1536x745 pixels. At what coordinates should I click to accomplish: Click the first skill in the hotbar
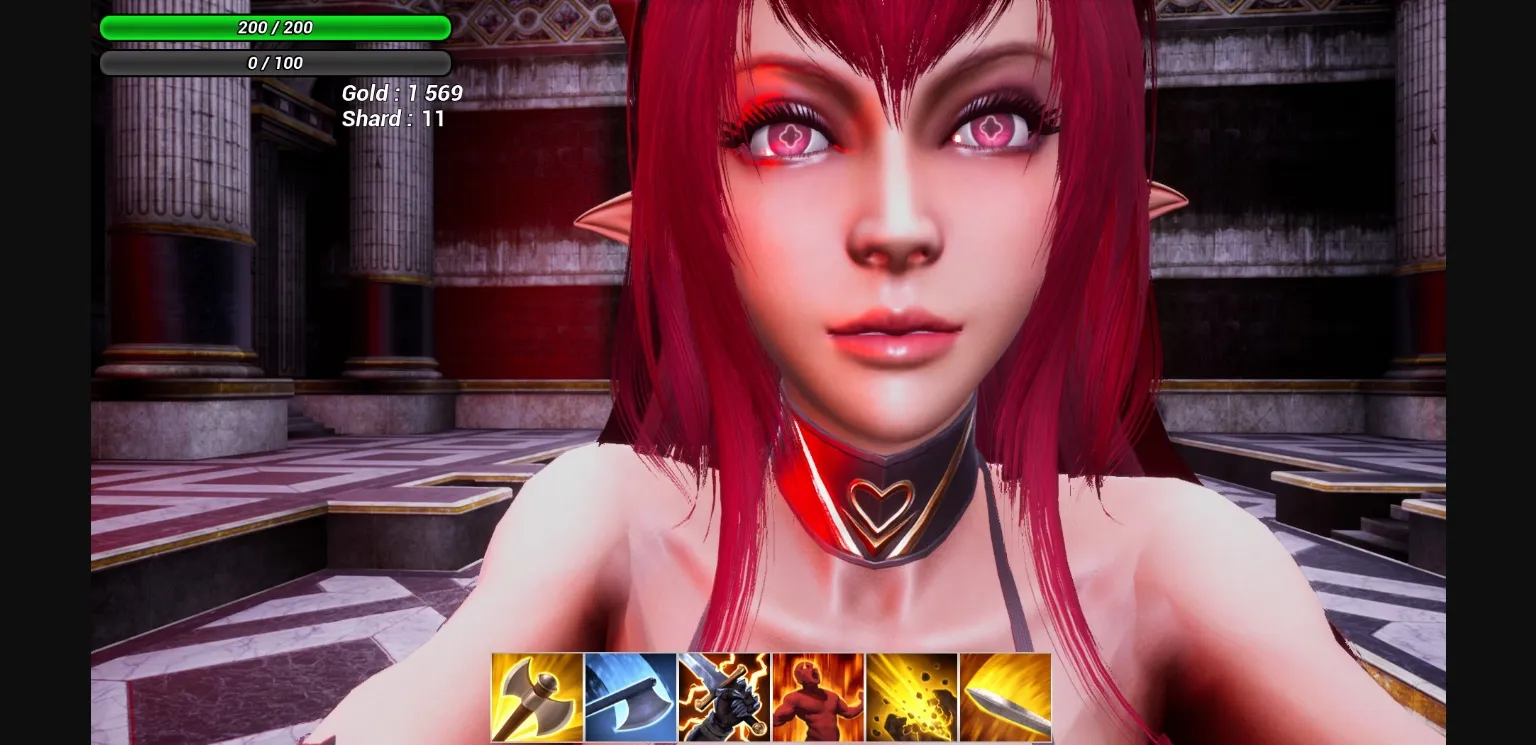click(x=536, y=697)
